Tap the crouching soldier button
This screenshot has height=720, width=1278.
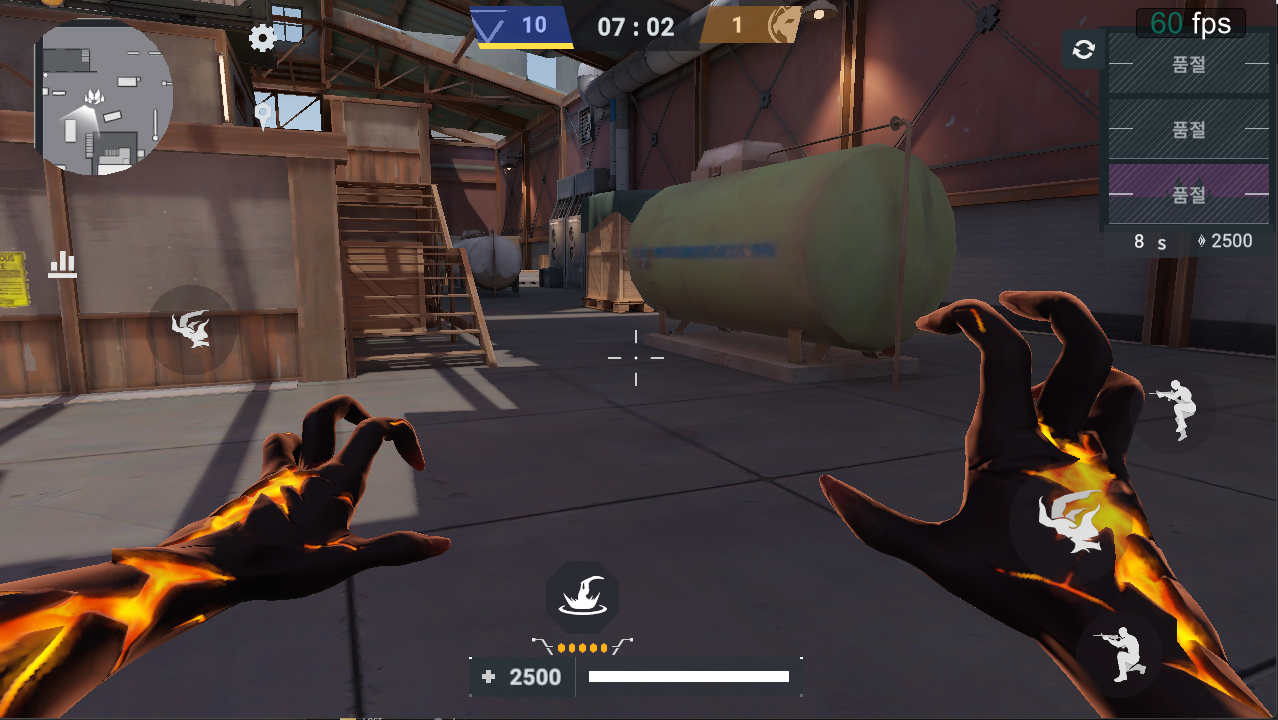tap(1118, 653)
